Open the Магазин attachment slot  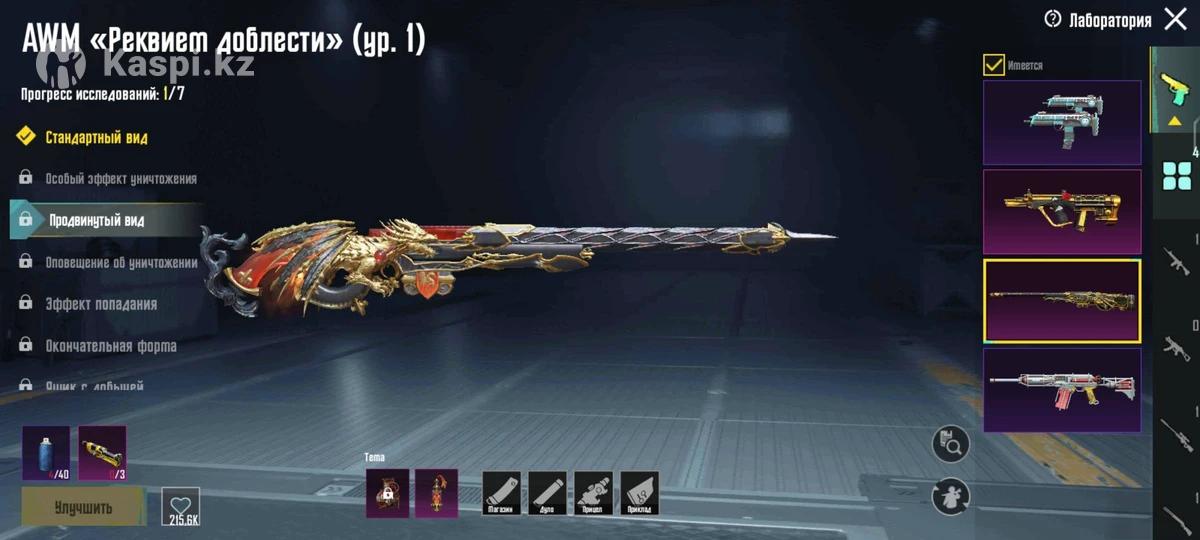coord(502,493)
